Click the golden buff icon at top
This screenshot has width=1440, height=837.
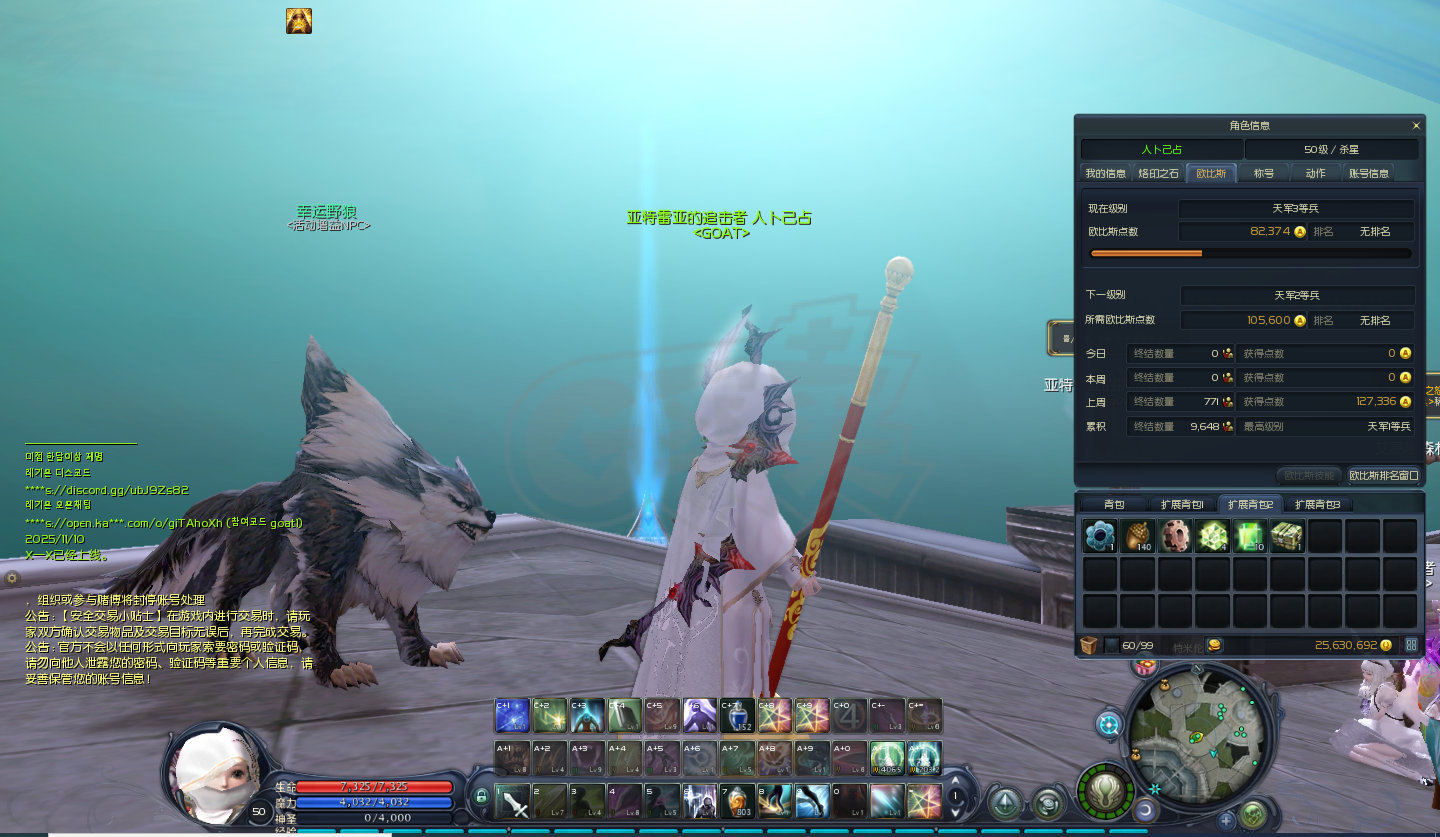pos(299,21)
